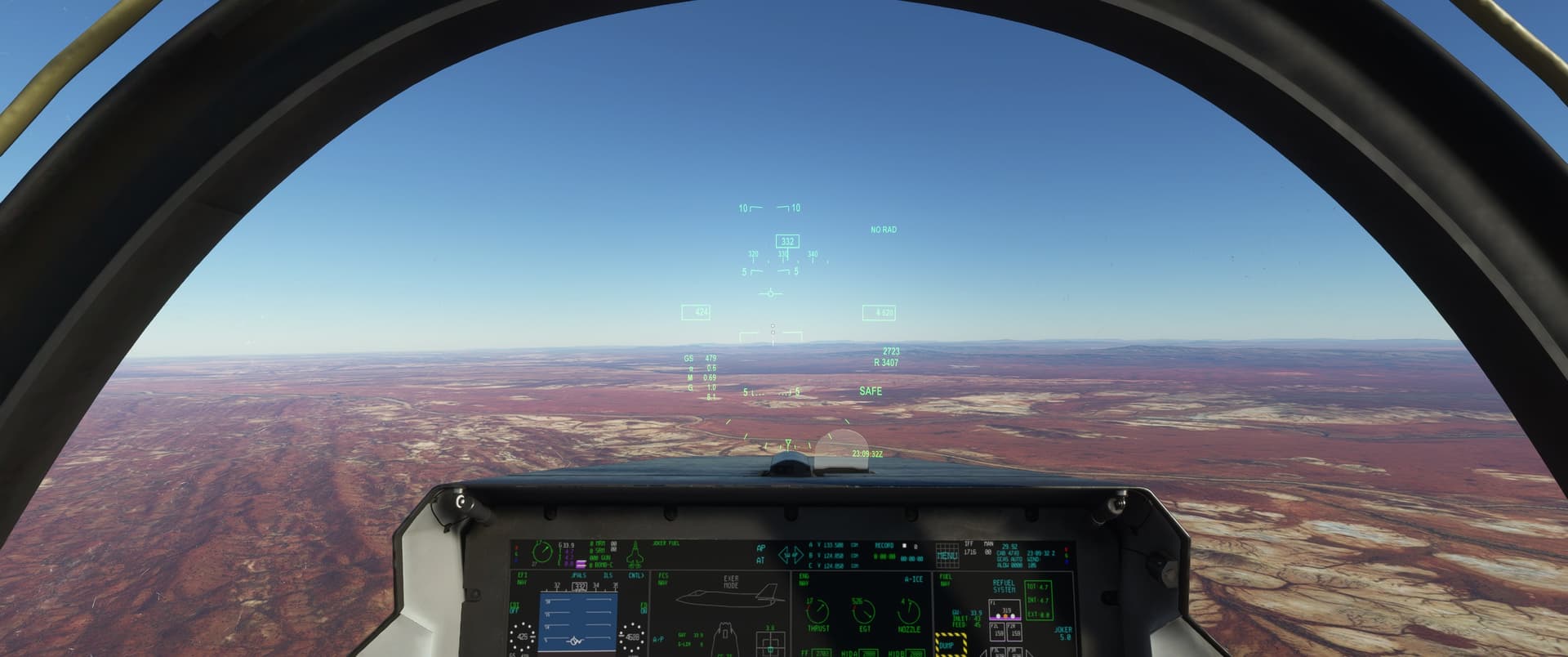The image size is (1568, 657).
Task: Switch to the NAV tab on the EFI display
Action: [x=521, y=580]
